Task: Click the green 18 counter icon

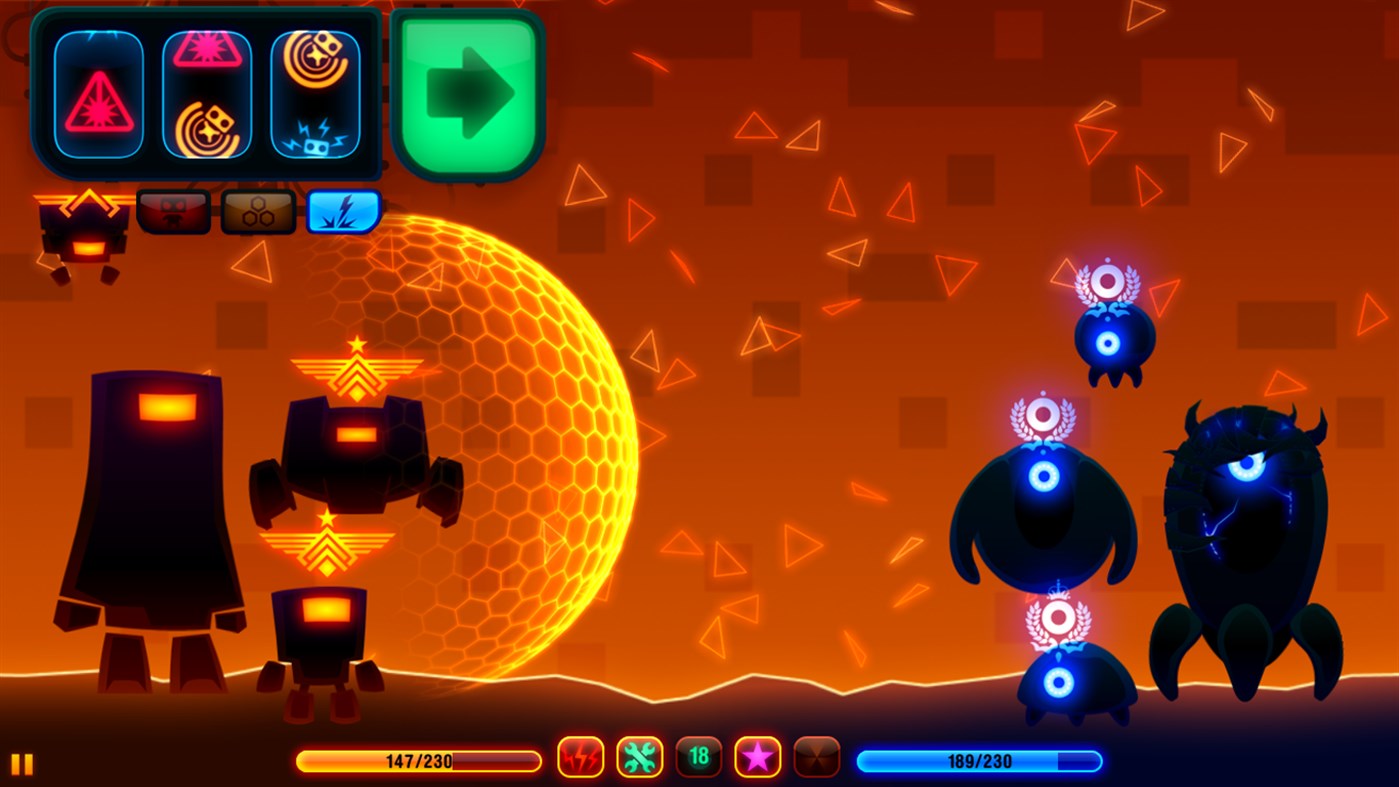Action: coord(699,757)
